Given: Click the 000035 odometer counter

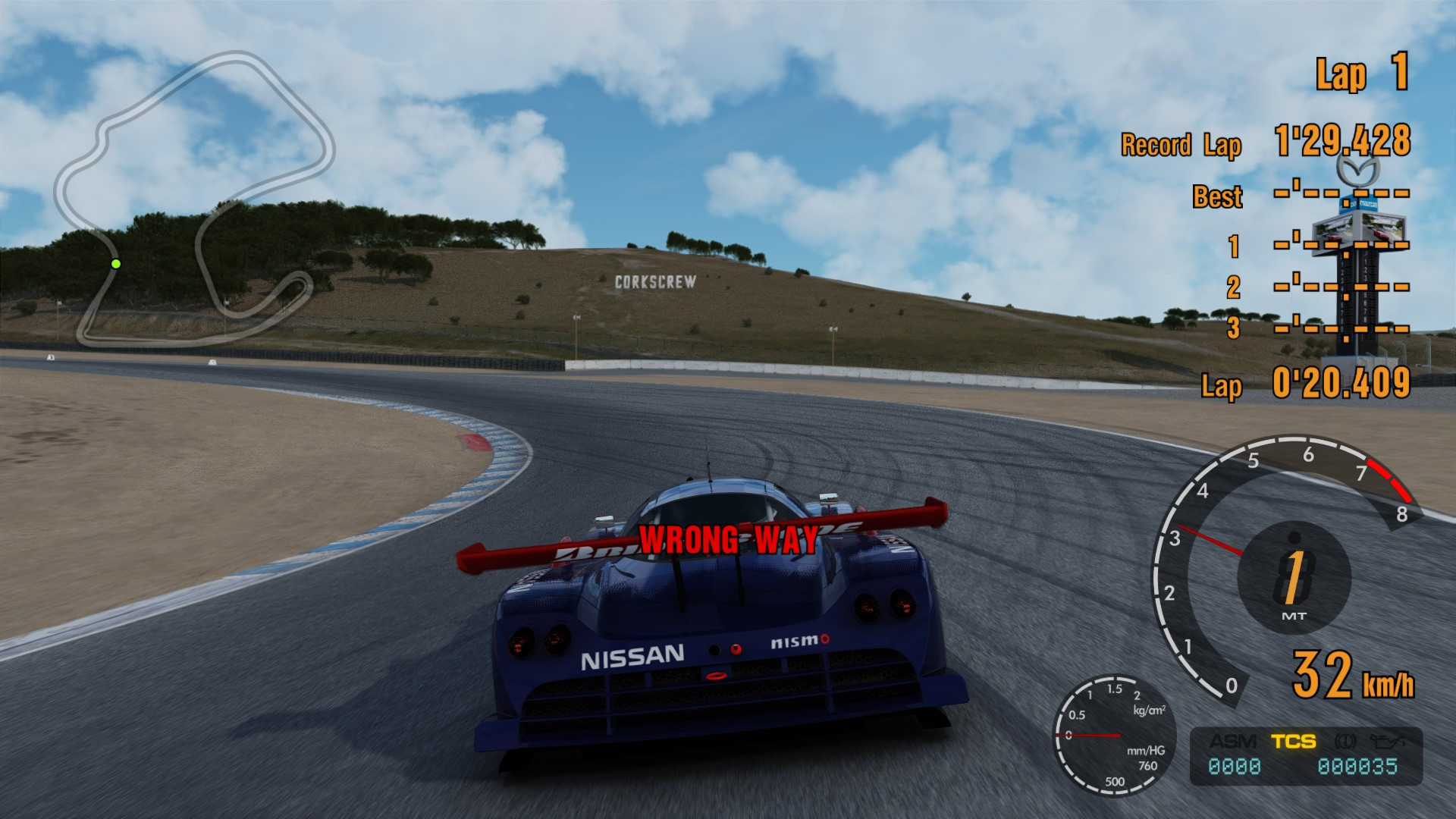Looking at the screenshot, I should (1357, 766).
